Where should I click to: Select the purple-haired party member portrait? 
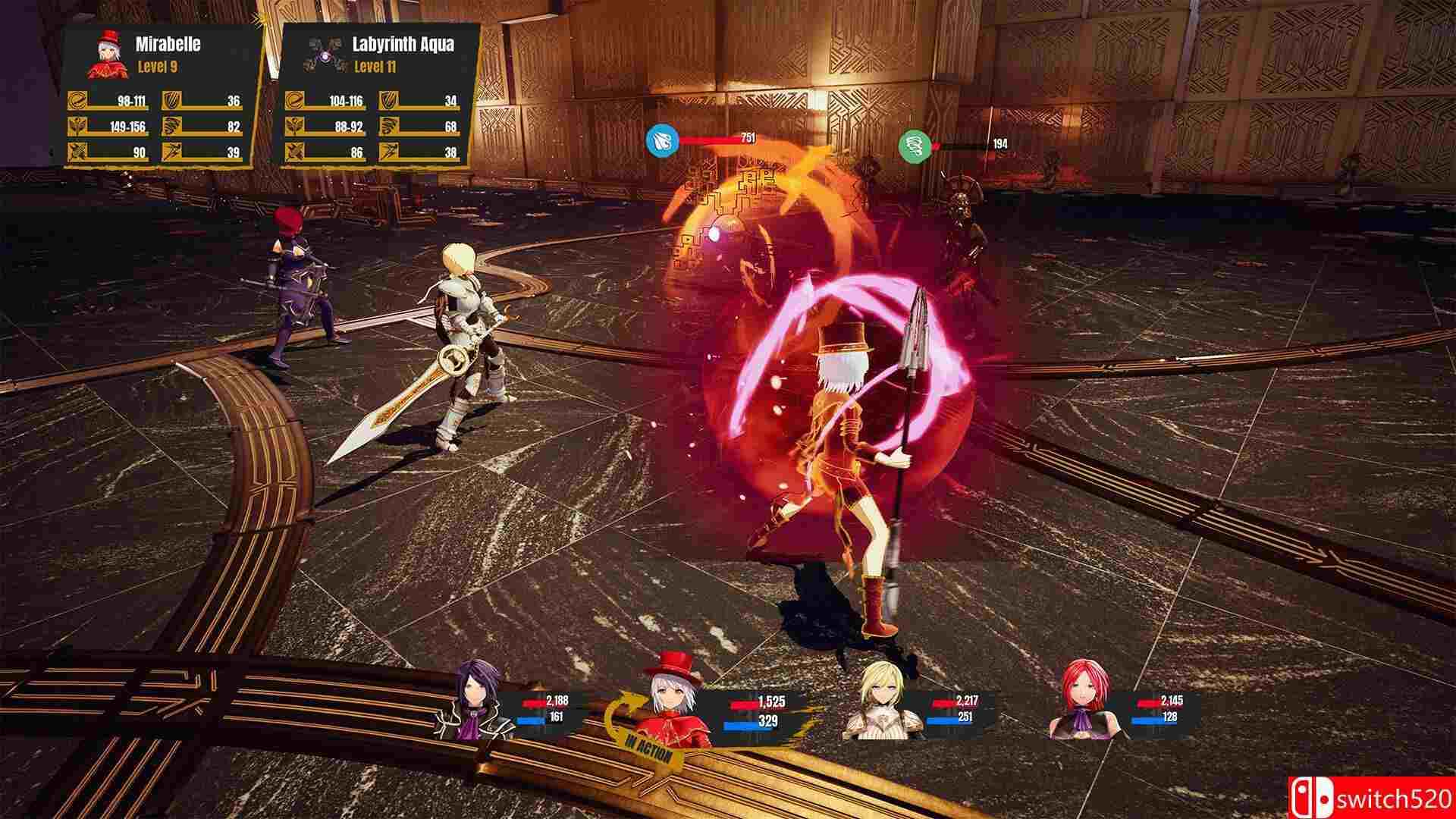[475, 699]
